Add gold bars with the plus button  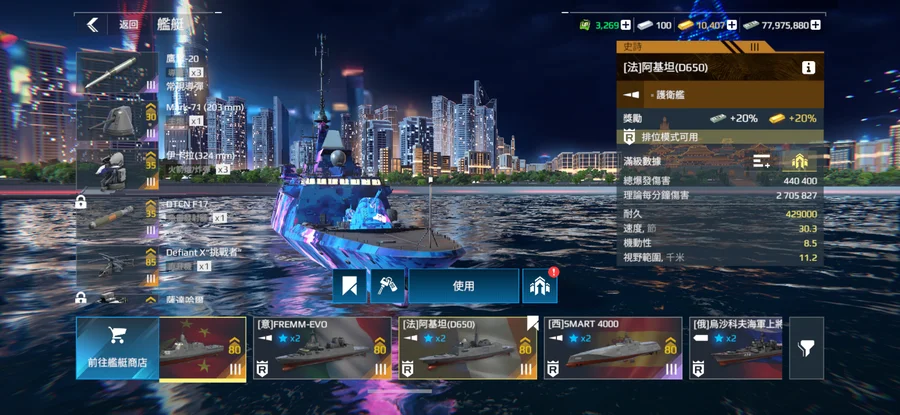(731, 25)
